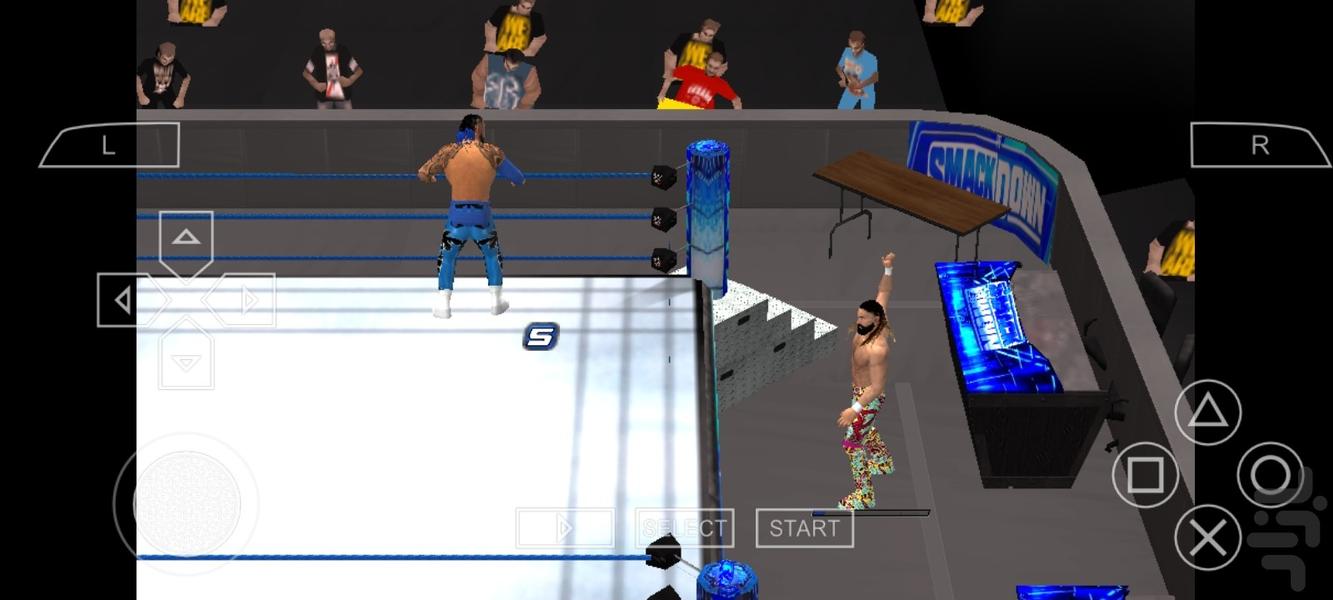Tap the square action button
The width and height of the screenshot is (1333, 600).
pyautogui.click(x=1145, y=475)
